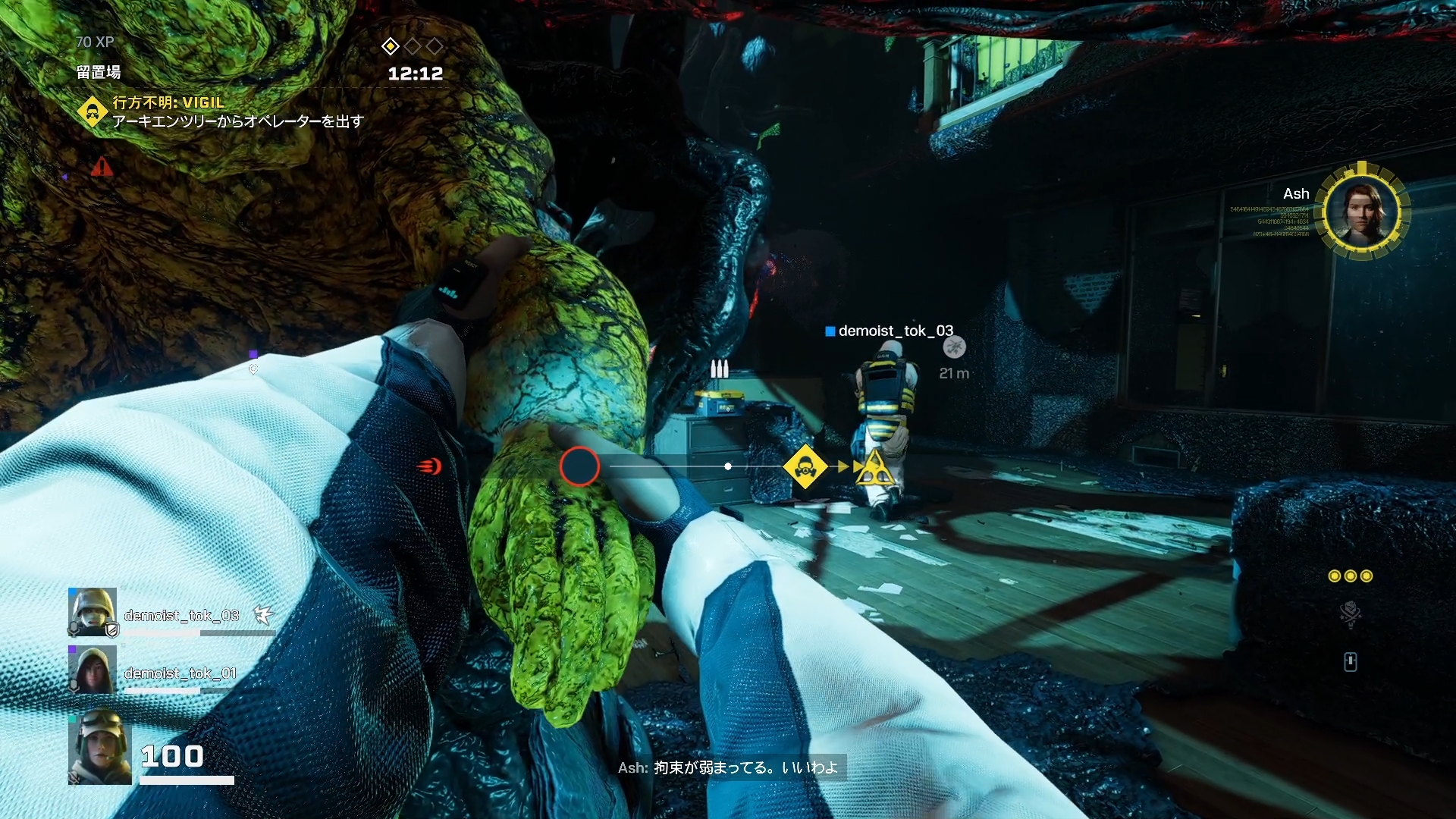
Task: Select the ammo bullets marker icon
Action: click(x=719, y=369)
